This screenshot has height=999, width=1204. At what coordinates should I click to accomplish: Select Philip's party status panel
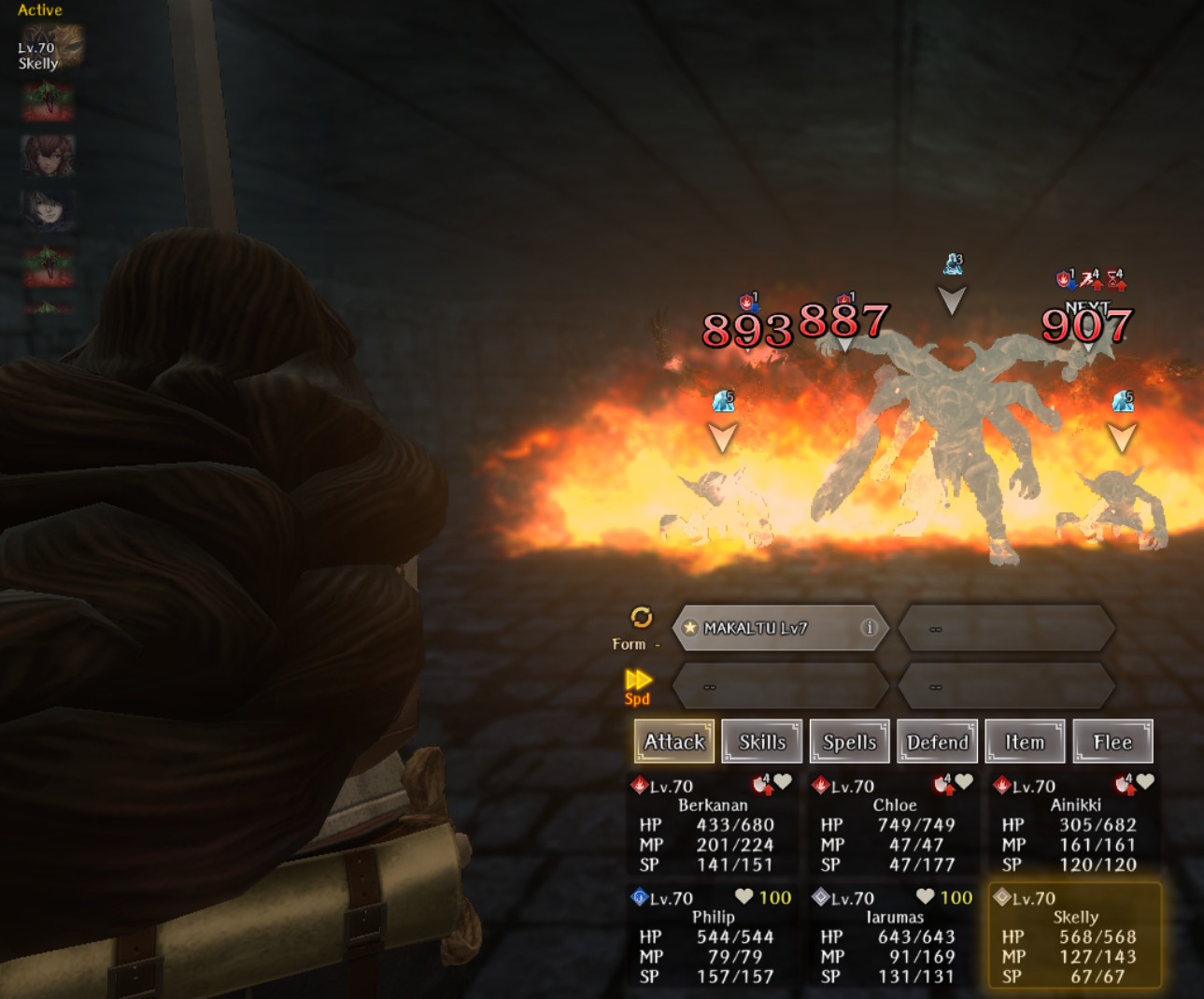[712, 937]
